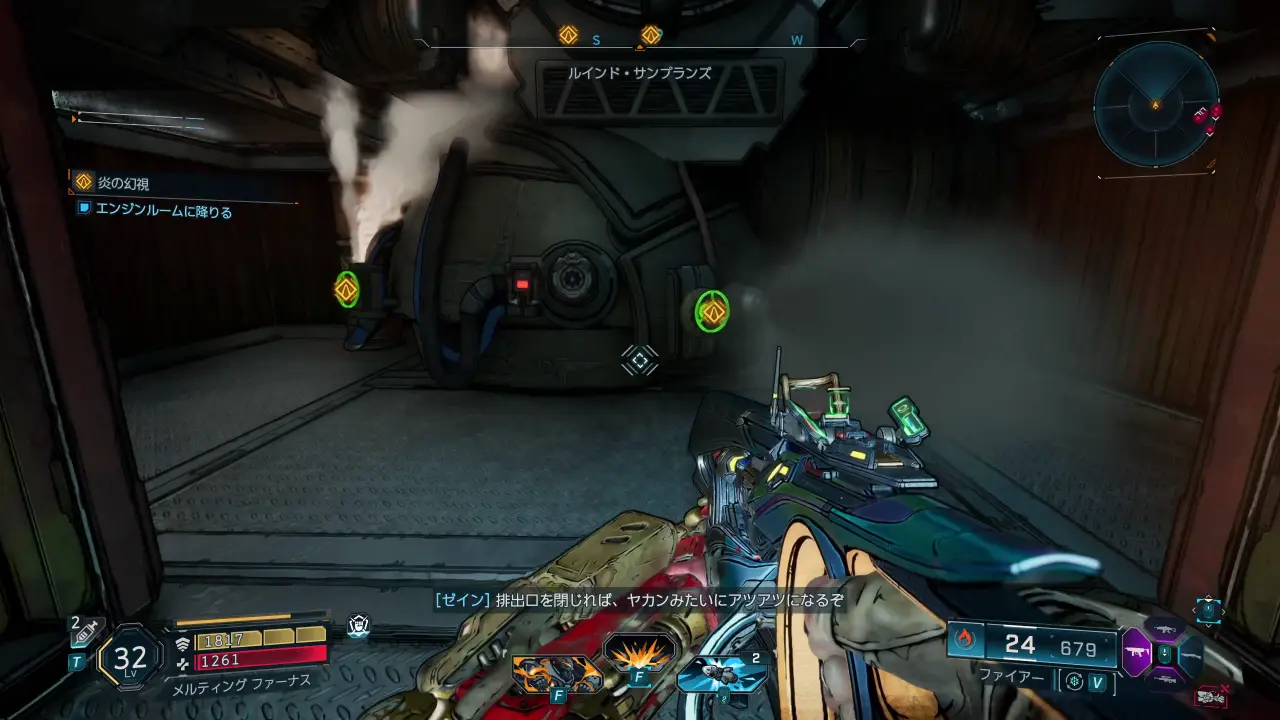Click the orange diamond compass waypoint marker

tap(568, 35)
